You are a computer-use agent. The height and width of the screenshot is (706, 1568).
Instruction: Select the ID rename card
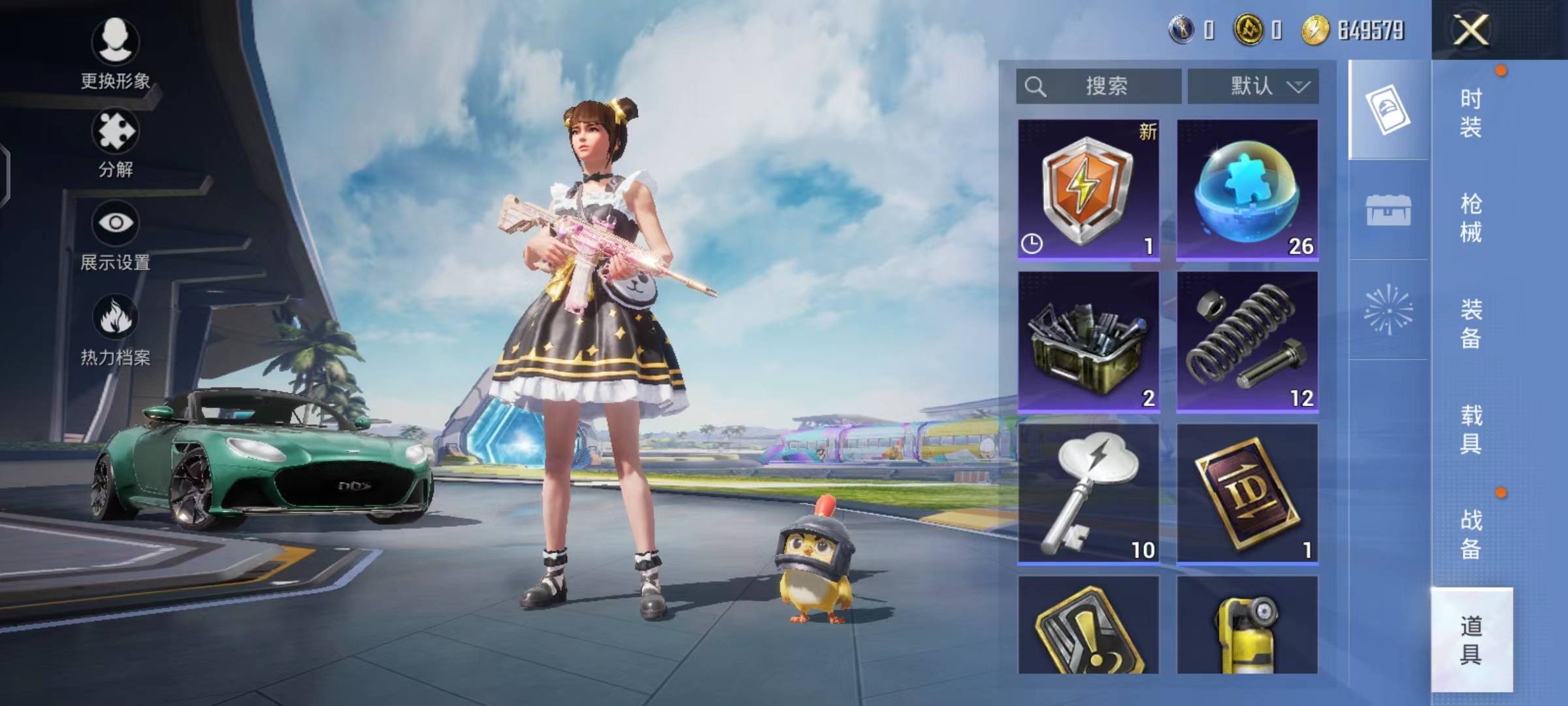point(1247,494)
